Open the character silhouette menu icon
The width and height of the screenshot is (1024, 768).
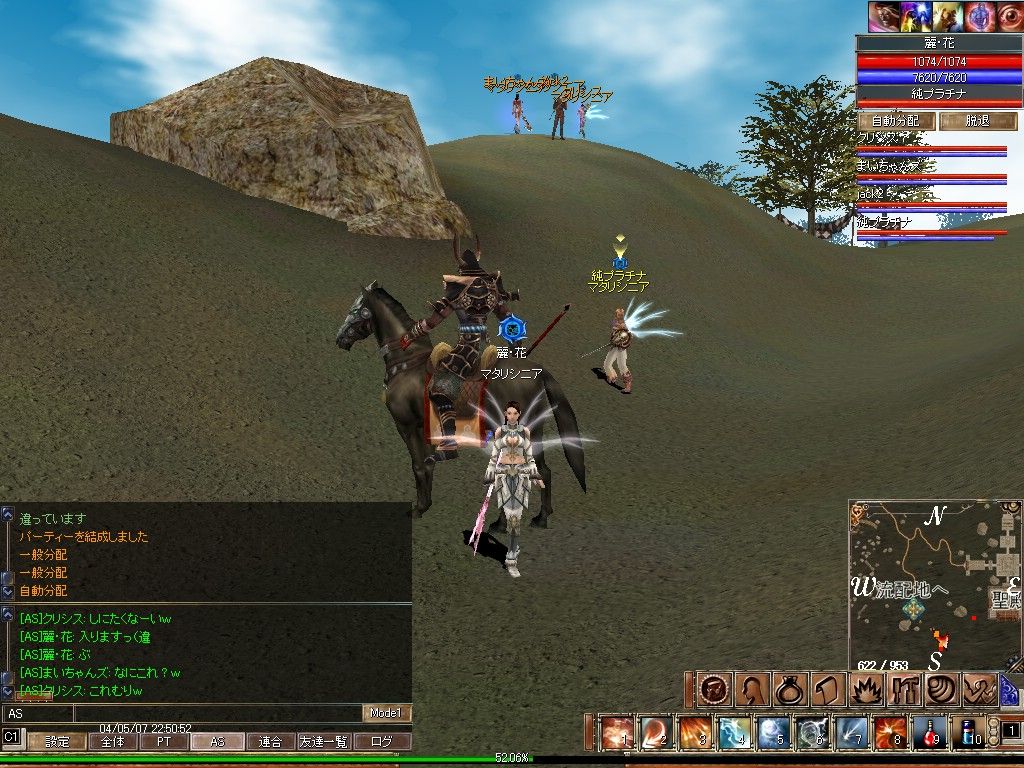click(x=751, y=690)
